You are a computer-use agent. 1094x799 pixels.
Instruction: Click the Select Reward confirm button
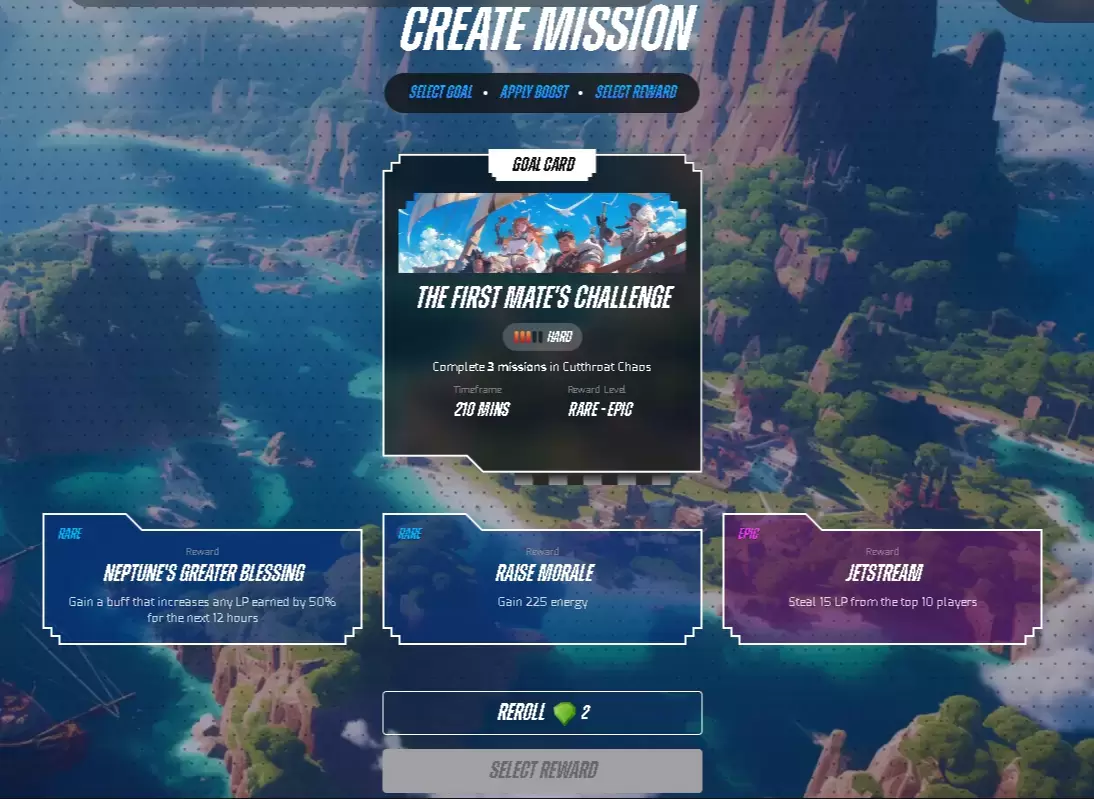542,771
